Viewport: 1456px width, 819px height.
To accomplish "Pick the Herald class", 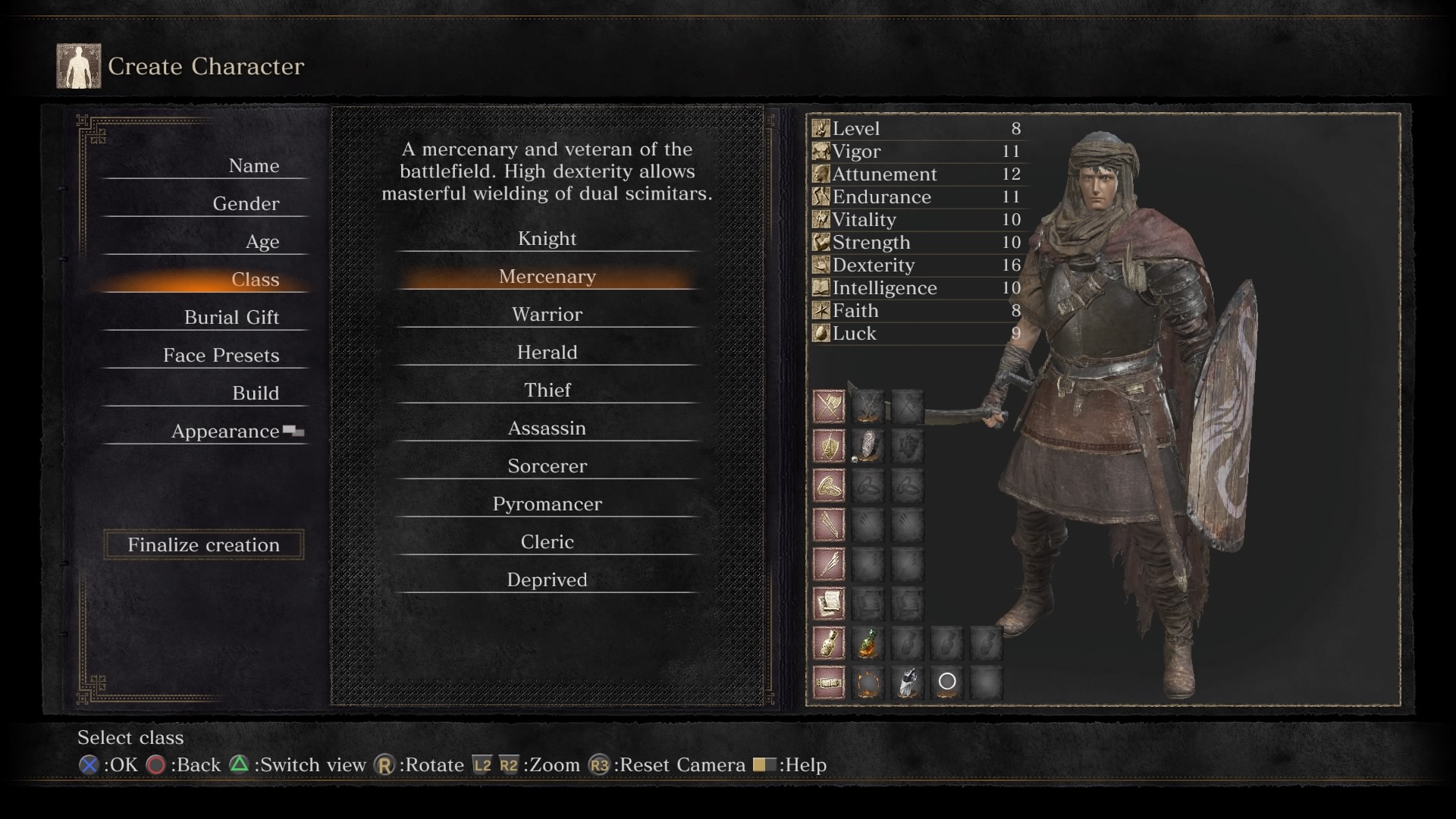I will point(547,353).
